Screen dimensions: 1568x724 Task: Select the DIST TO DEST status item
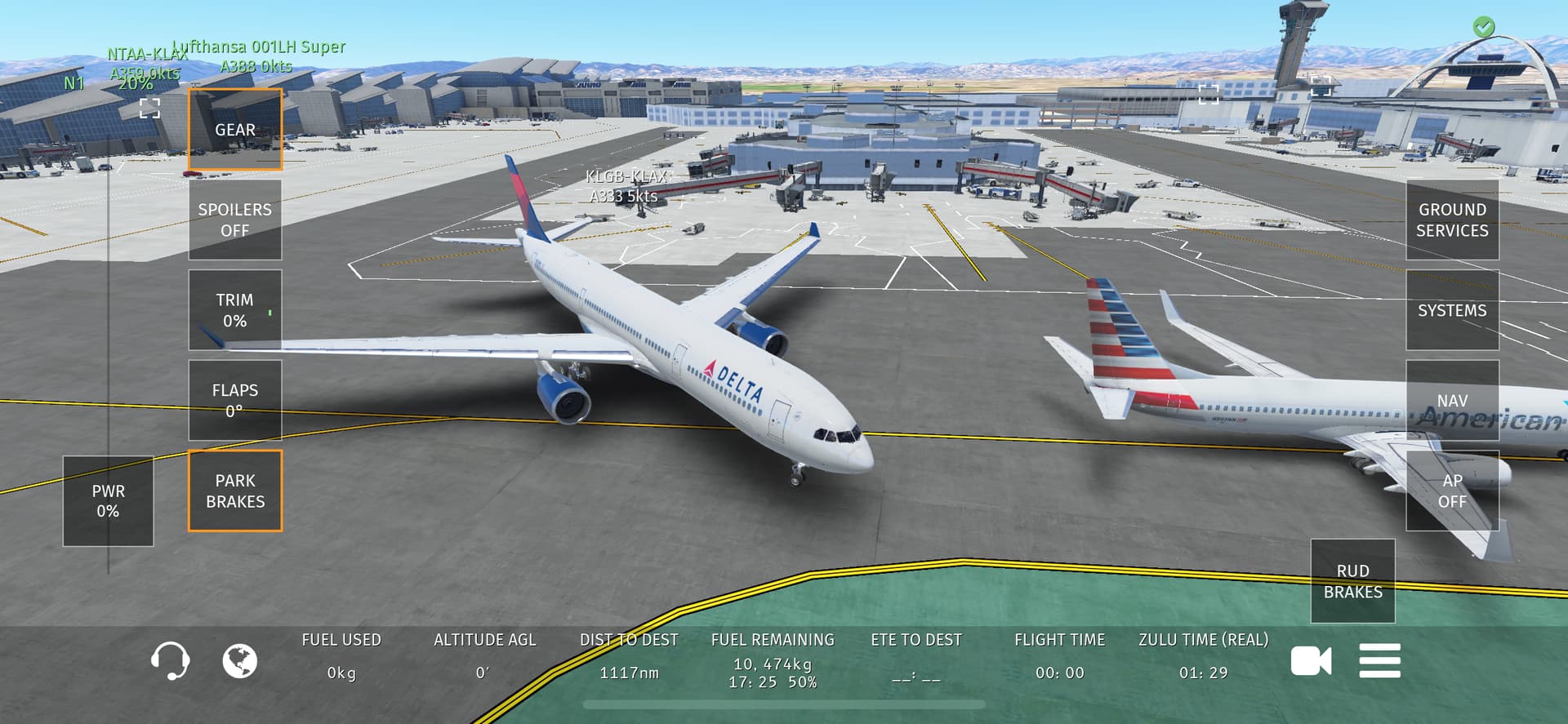click(x=629, y=656)
